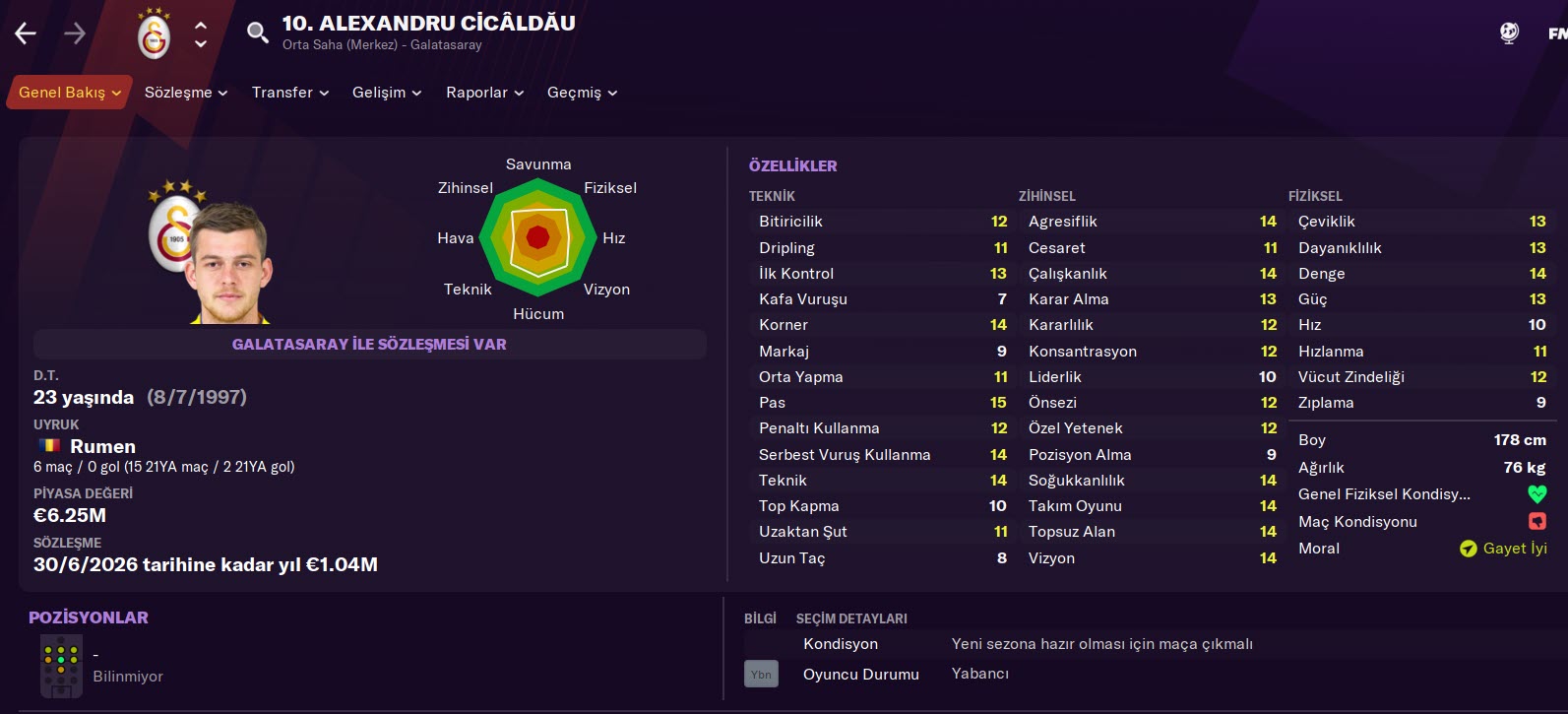The image size is (1568, 714).
Task: Open the Transfer dropdown
Action: 289,93
